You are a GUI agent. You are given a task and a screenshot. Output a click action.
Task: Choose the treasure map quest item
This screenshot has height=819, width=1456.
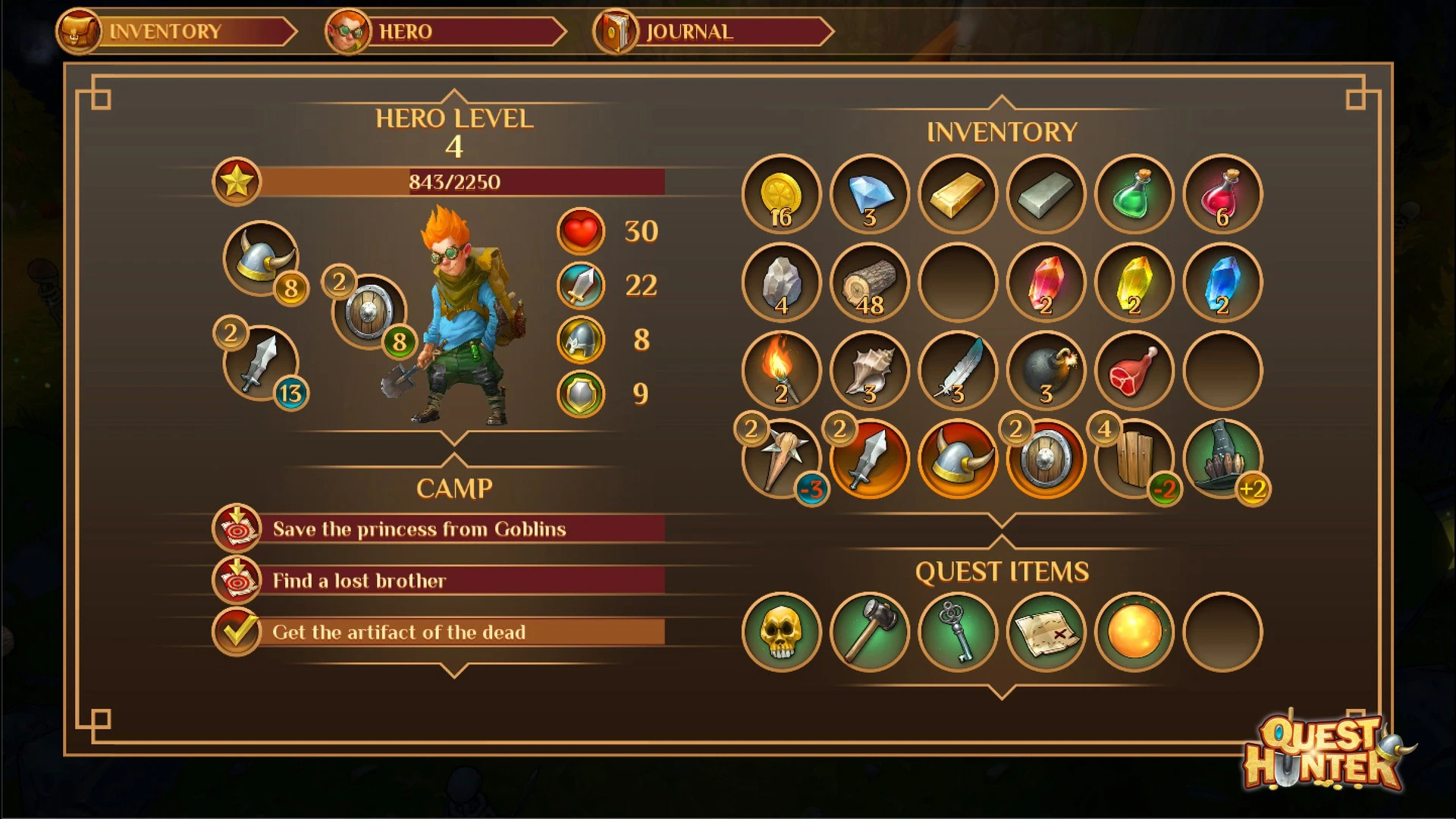tap(1046, 632)
